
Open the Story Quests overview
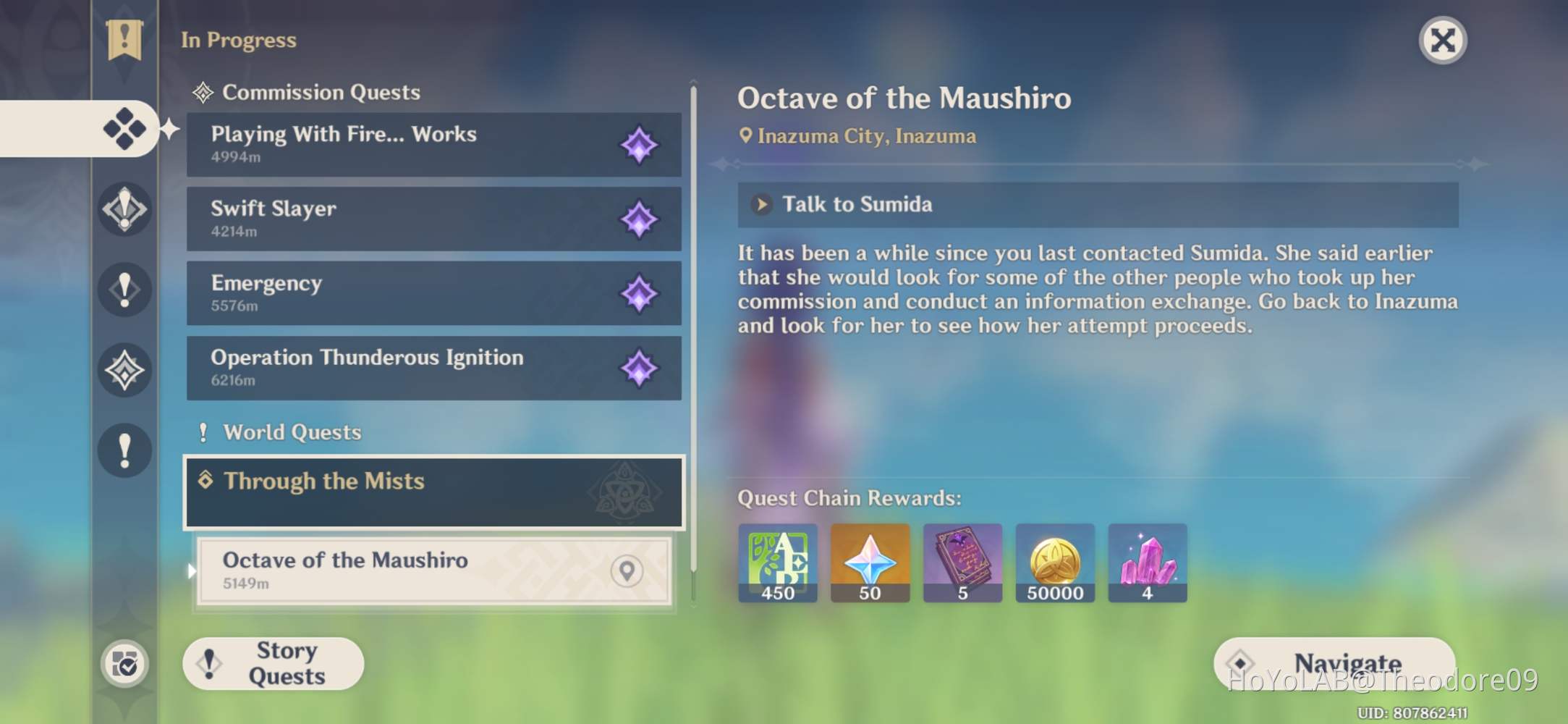pos(274,663)
